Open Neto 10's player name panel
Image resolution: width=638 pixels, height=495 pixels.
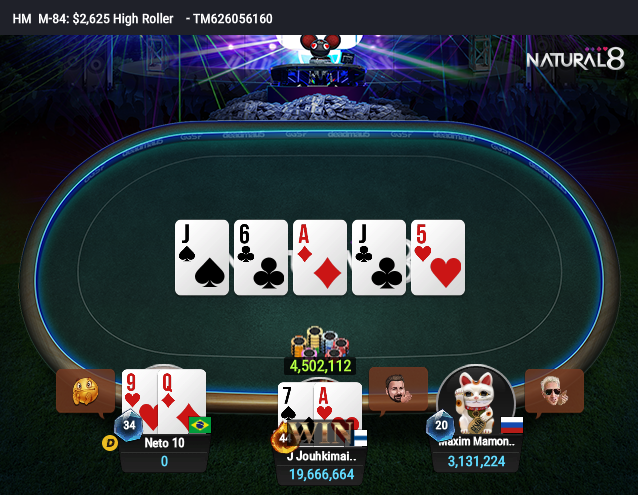coord(164,443)
